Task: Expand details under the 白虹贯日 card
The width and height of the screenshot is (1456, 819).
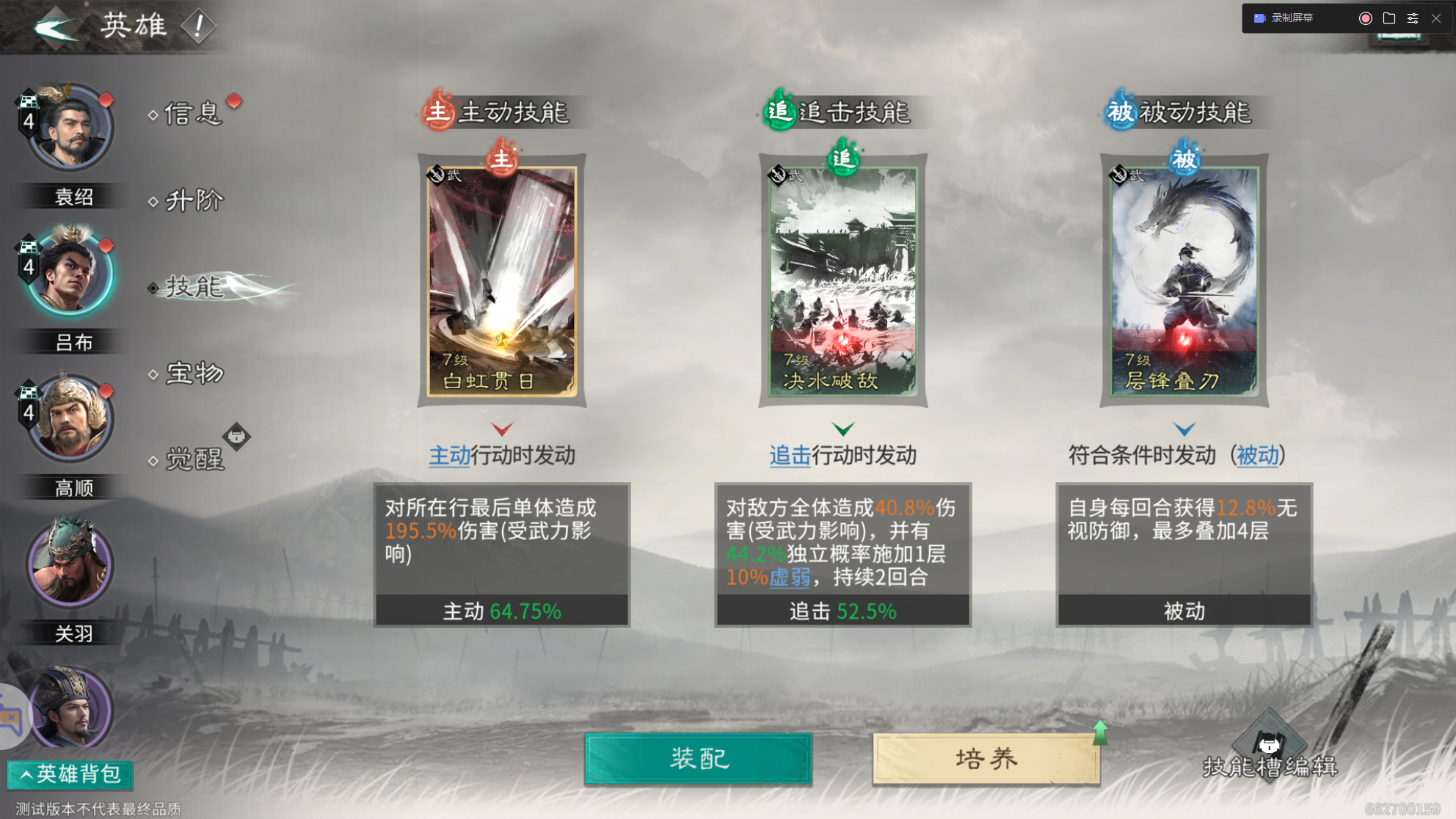Action: [502, 431]
